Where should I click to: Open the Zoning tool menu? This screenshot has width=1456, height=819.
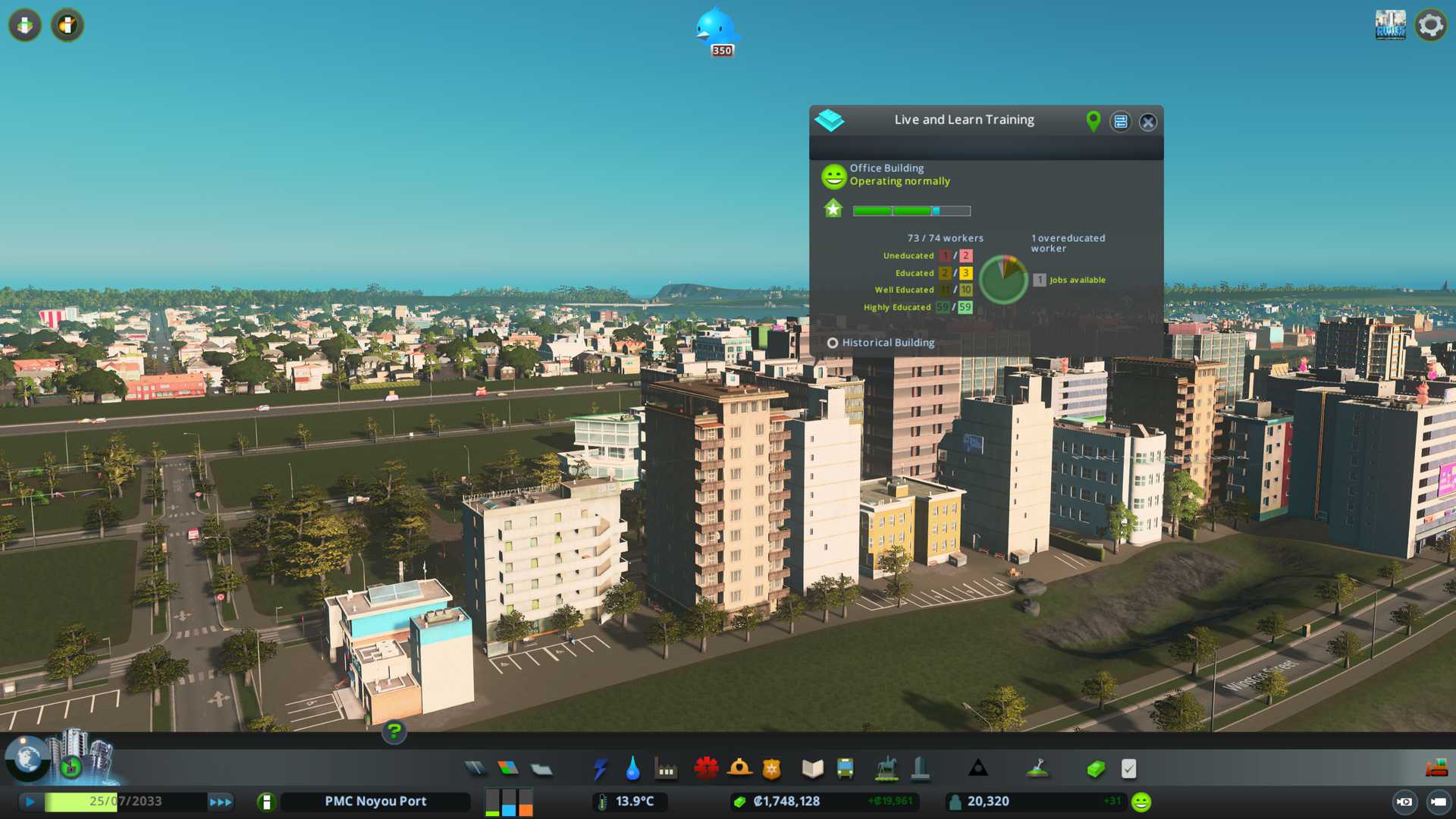[x=508, y=769]
